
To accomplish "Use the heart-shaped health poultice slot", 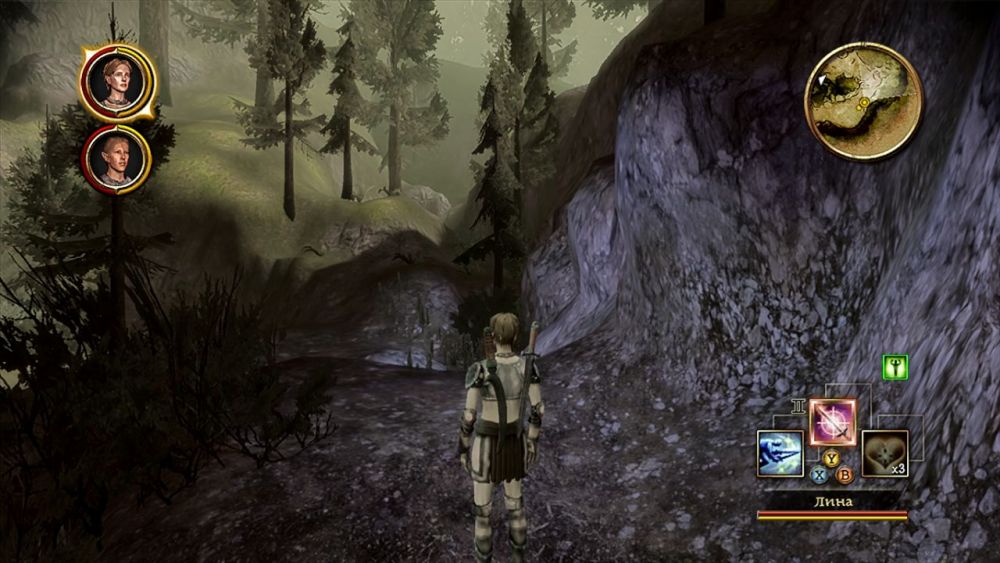I will point(884,453).
